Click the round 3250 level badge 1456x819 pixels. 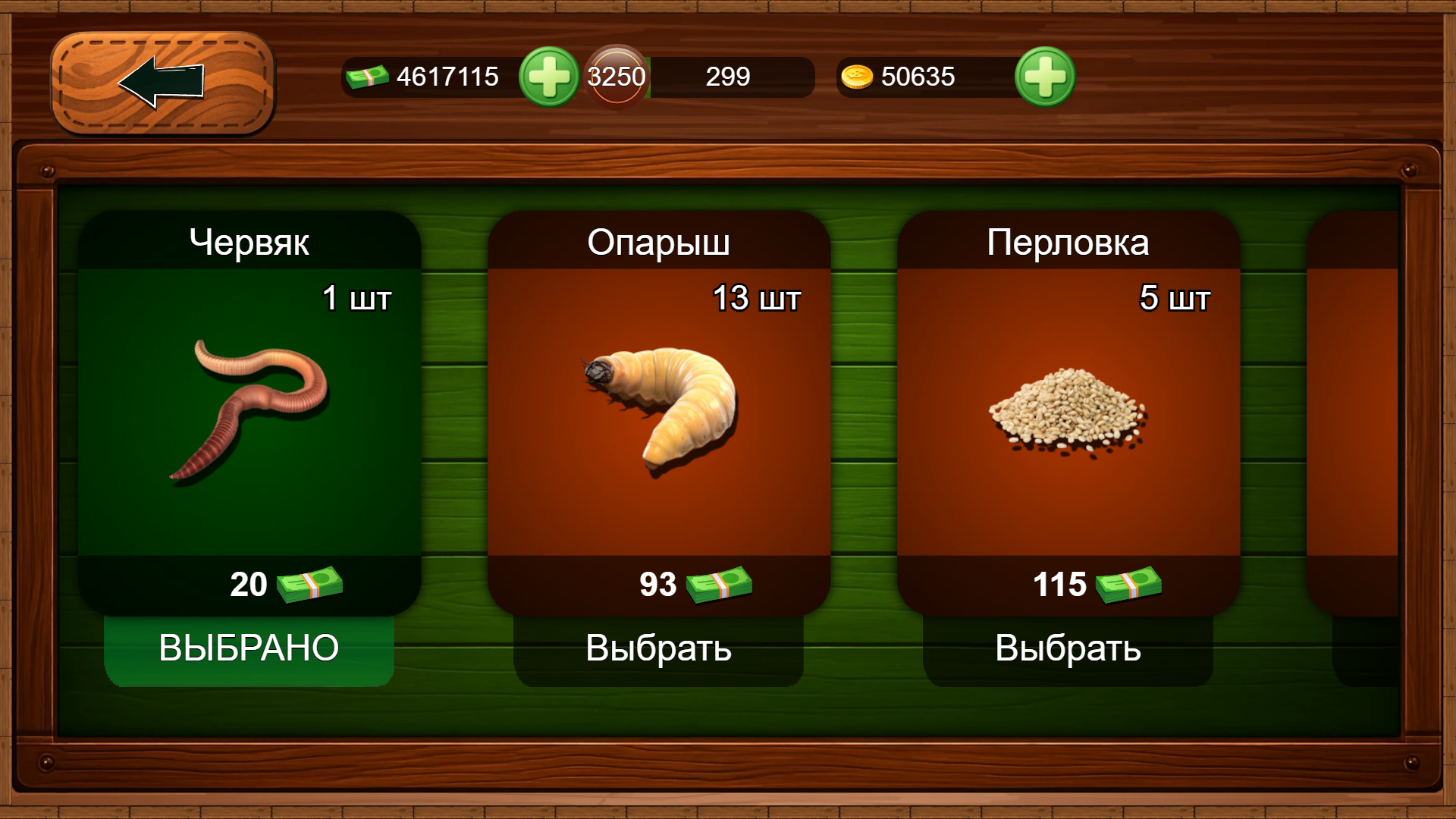(x=616, y=76)
